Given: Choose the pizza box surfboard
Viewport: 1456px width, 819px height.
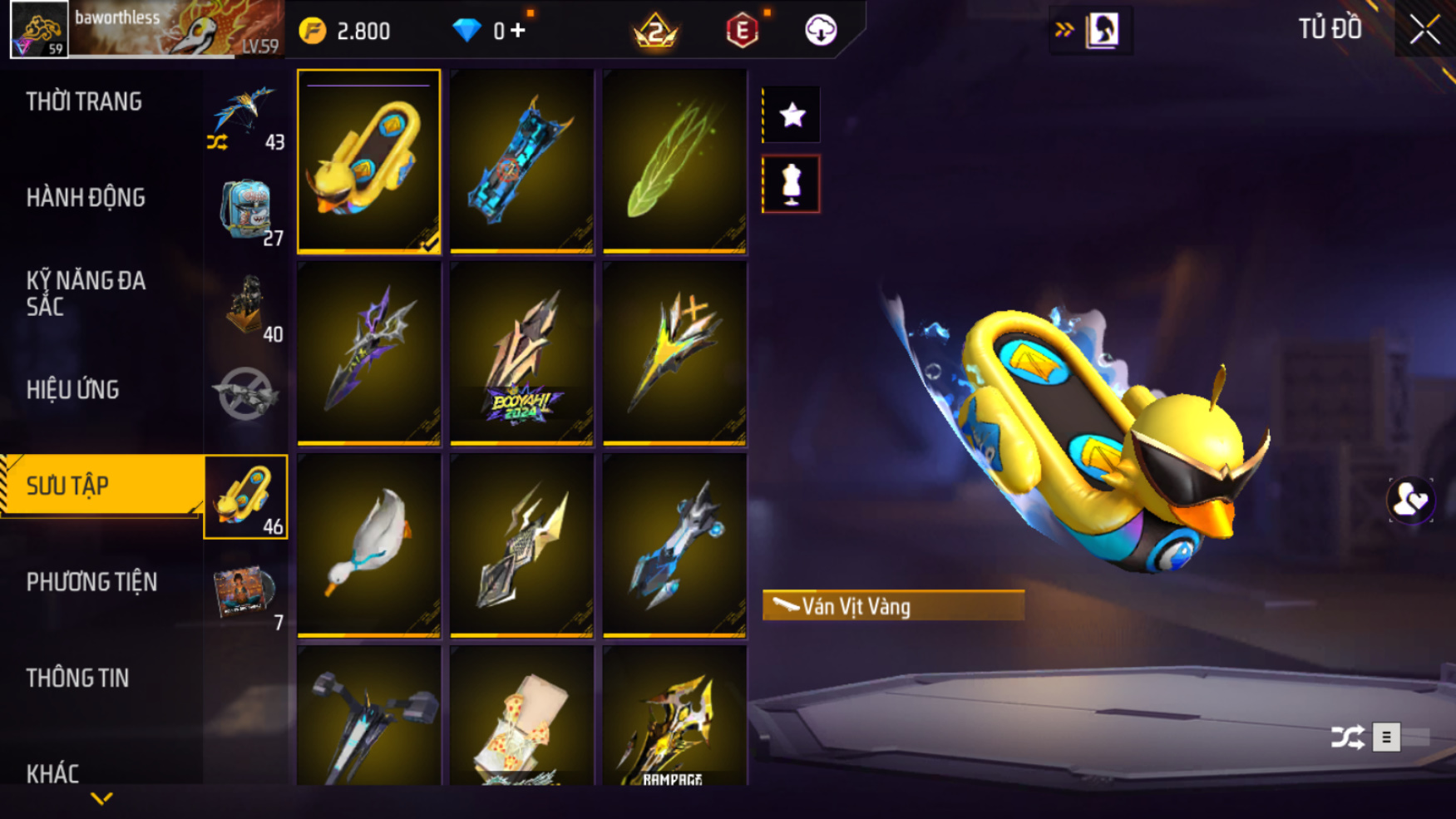Looking at the screenshot, I should click(x=521, y=717).
